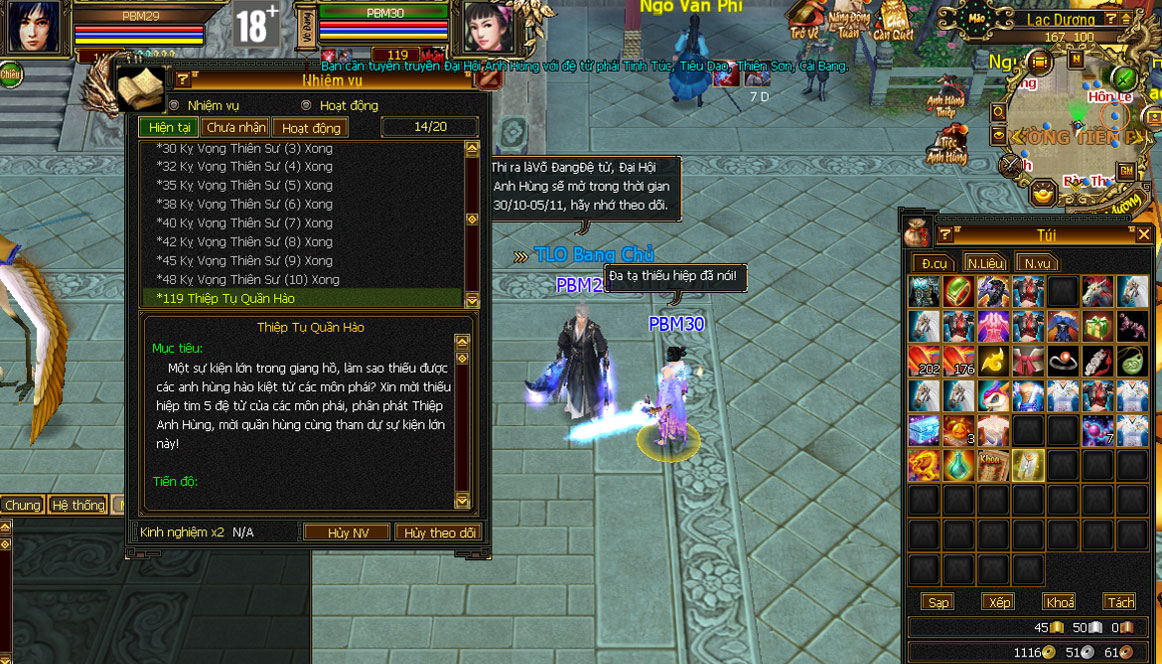Click the Hủy NV button
This screenshot has height=664, width=1162.
[348, 533]
